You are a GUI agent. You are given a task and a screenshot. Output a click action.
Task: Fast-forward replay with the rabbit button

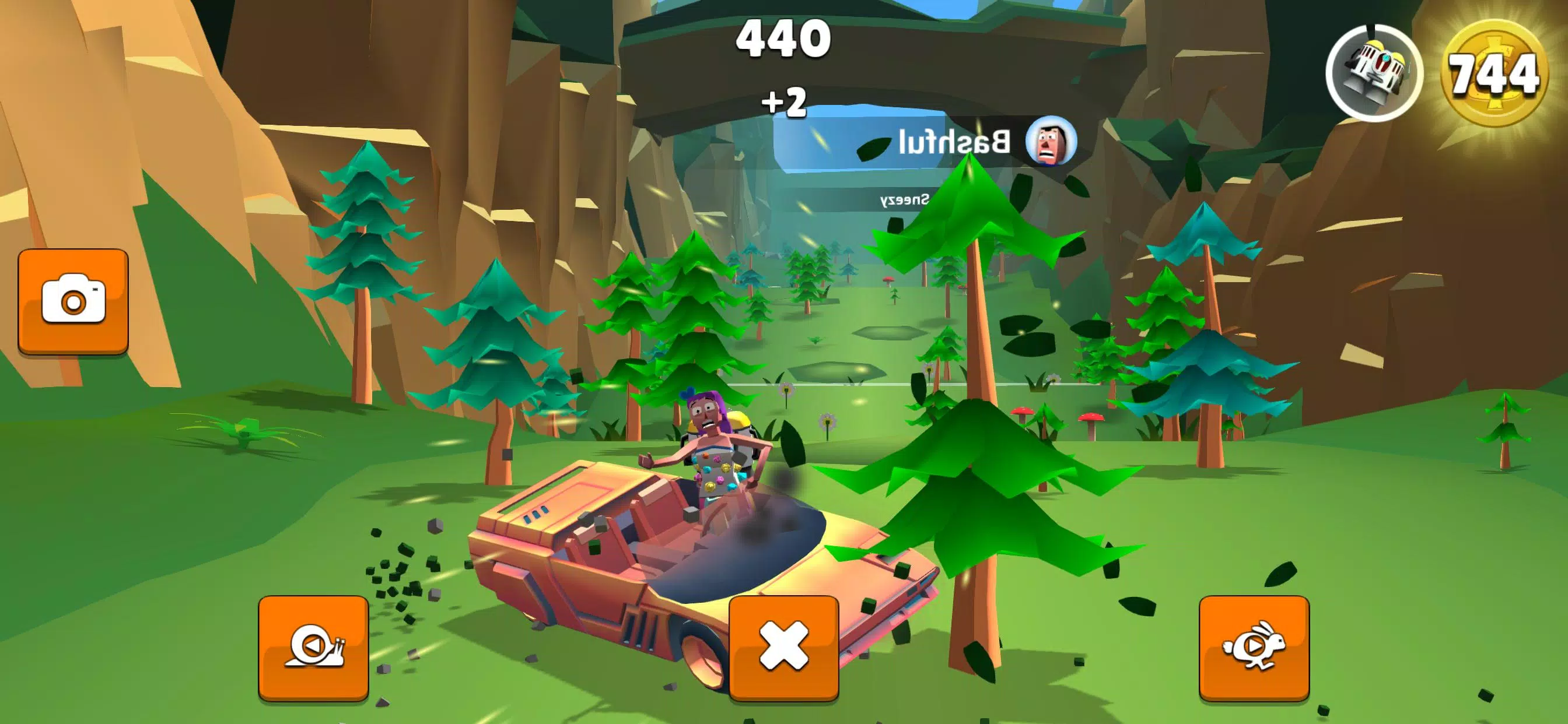1254,647
